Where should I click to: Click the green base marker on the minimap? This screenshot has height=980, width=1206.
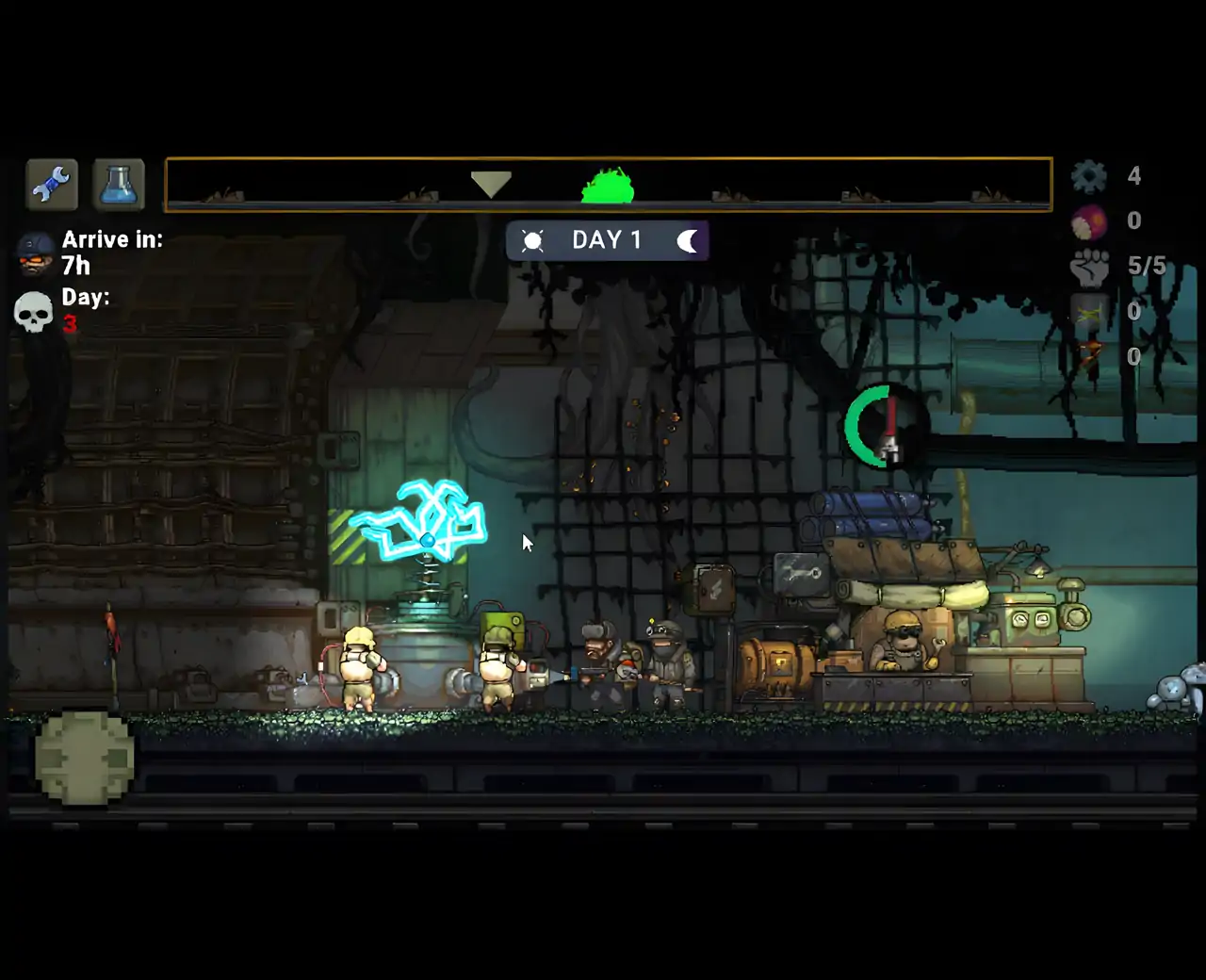point(608,187)
